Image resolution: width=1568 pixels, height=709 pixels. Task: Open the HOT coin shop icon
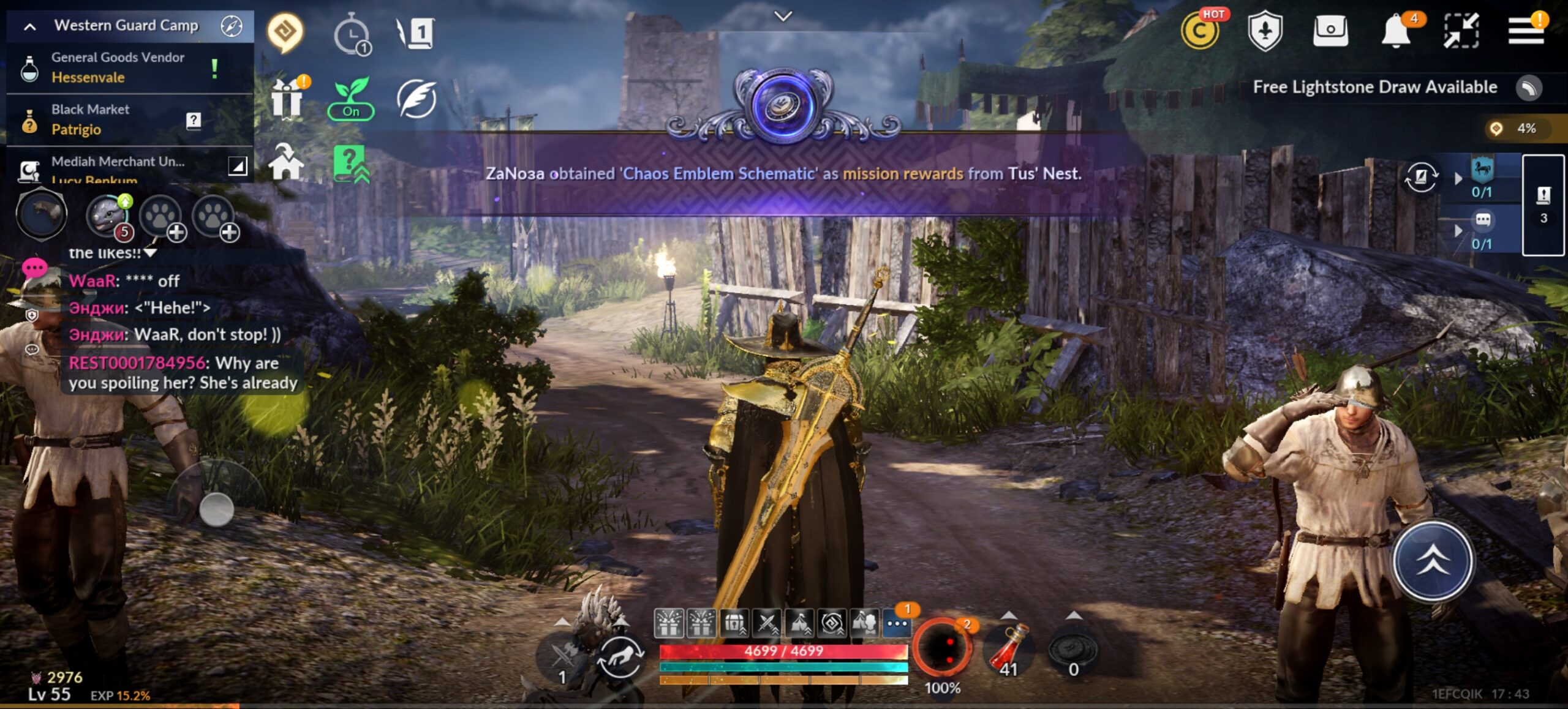coord(1200,31)
